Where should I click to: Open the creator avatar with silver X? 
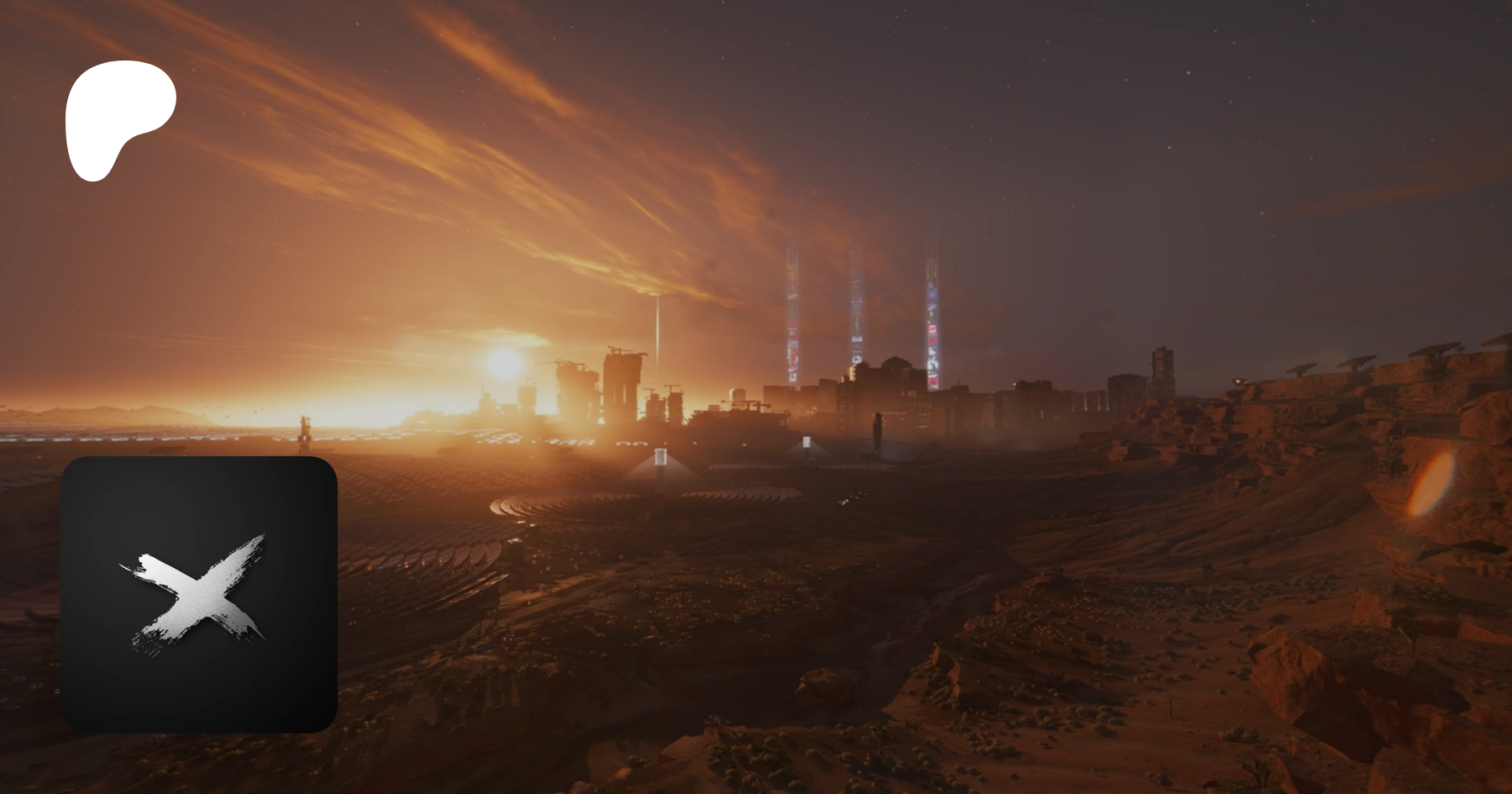tap(199, 594)
